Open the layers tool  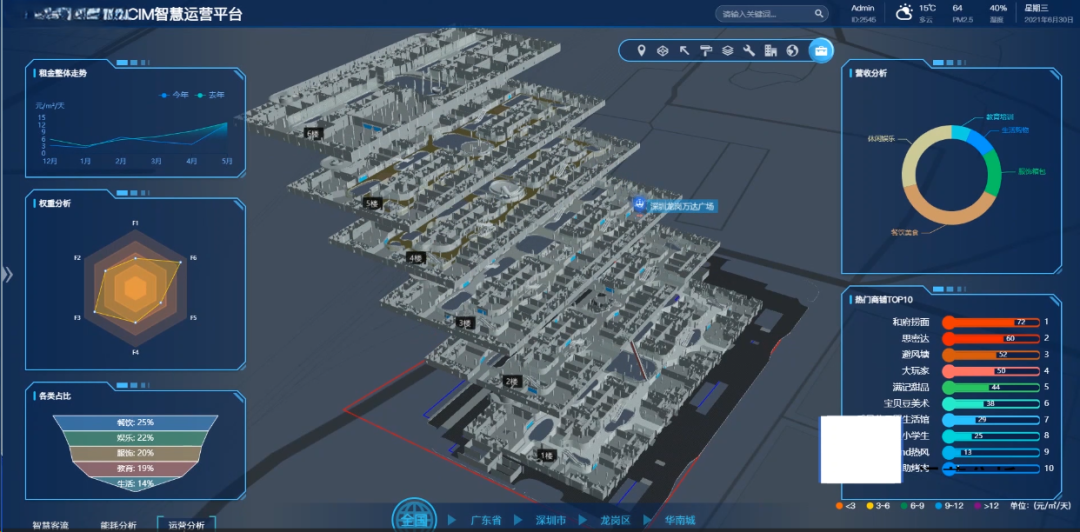tap(728, 50)
